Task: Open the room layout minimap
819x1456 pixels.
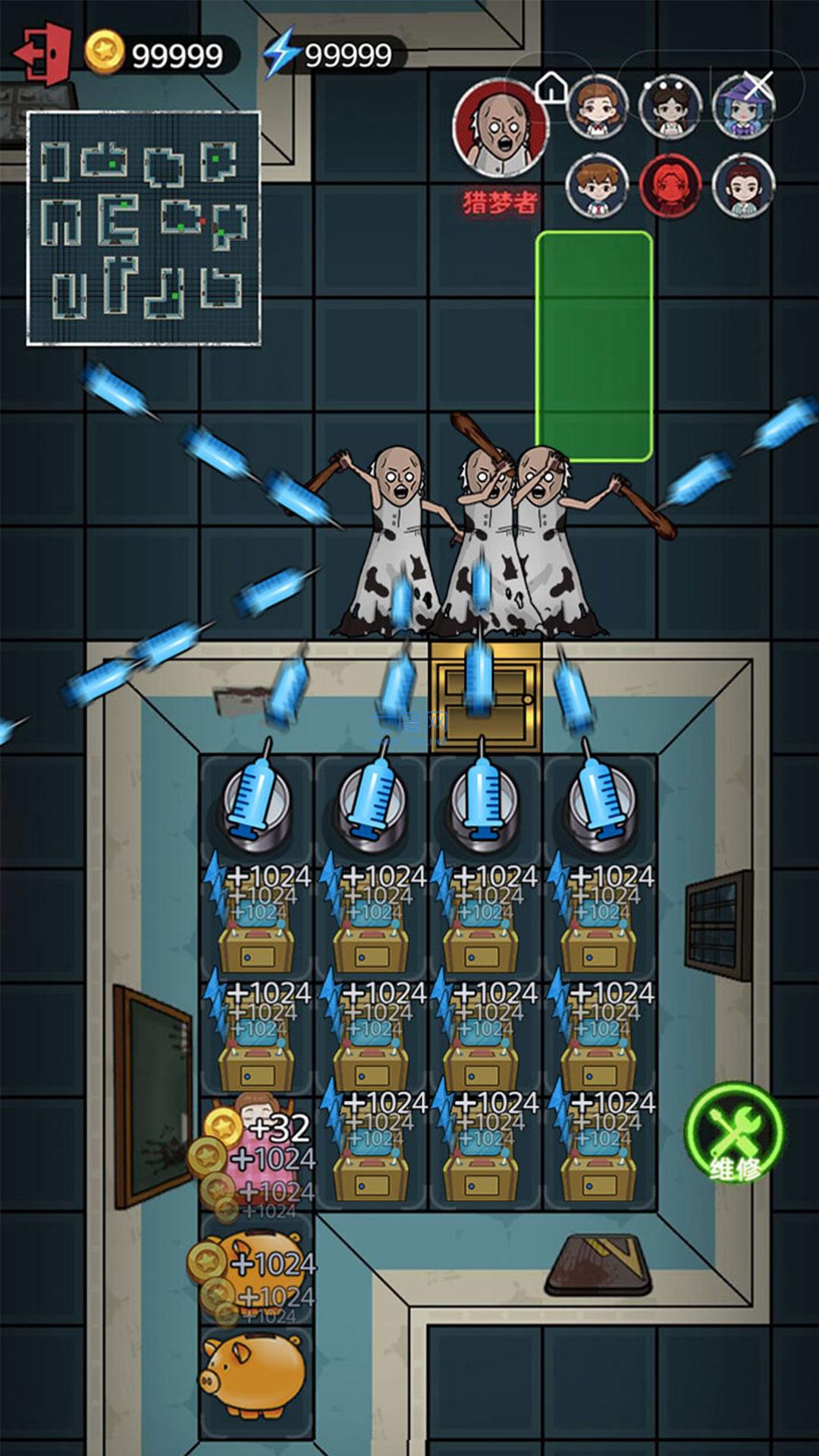Action: coord(143,228)
